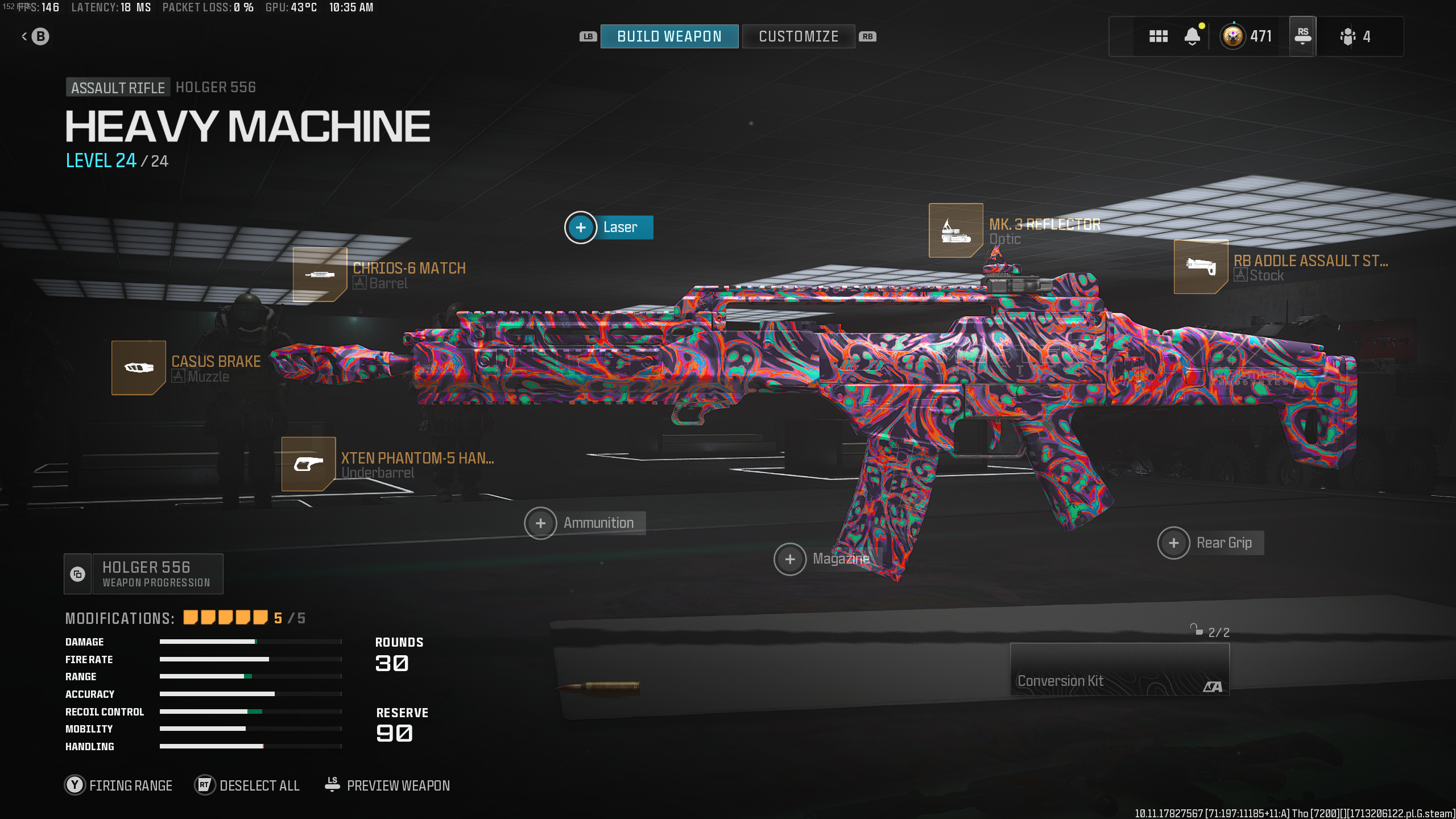Add a Magazine attachment
Viewport: 1456px width, 819px height.
tap(790, 559)
